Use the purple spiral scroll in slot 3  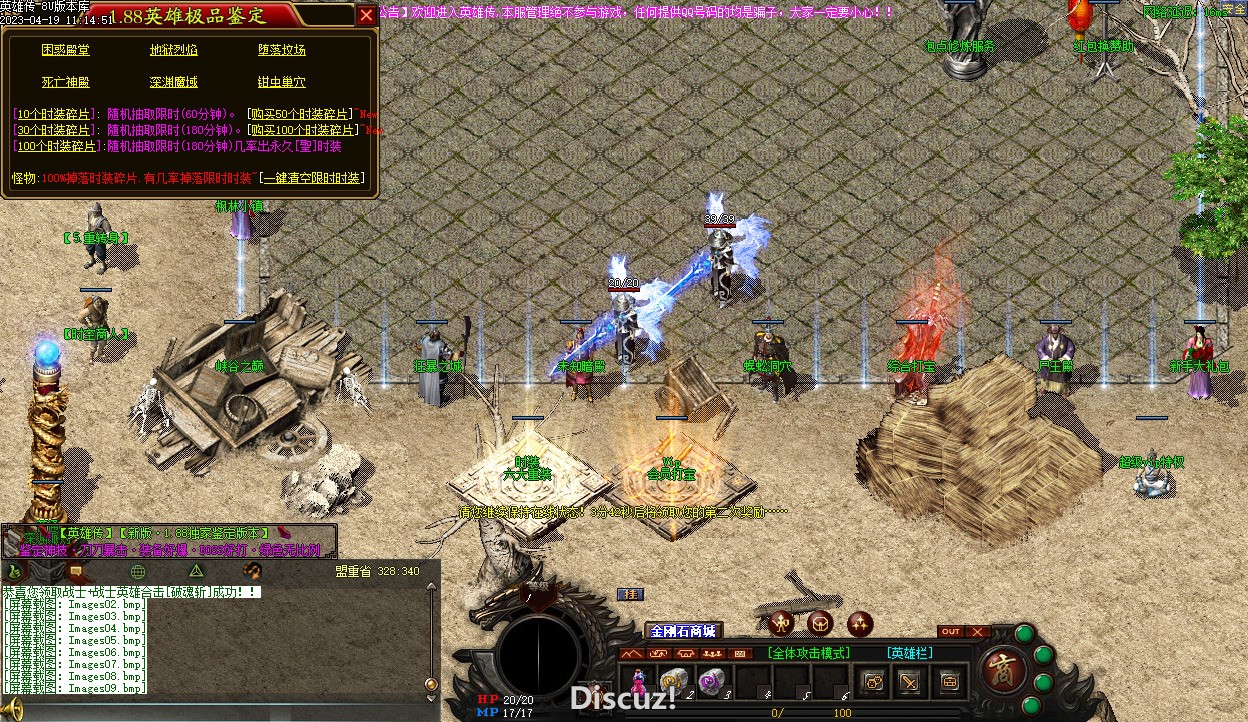click(x=710, y=681)
